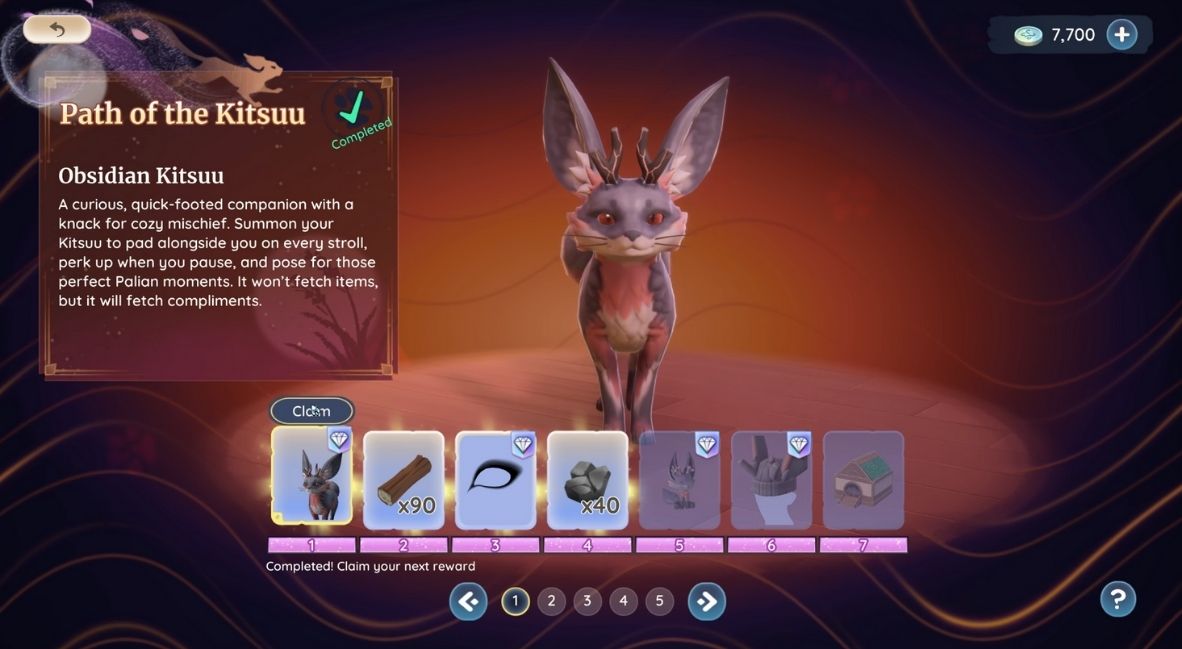This screenshot has height=649, width=1182.
Task: Jump to rewards page 3
Action: pyautogui.click(x=587, y=601)
